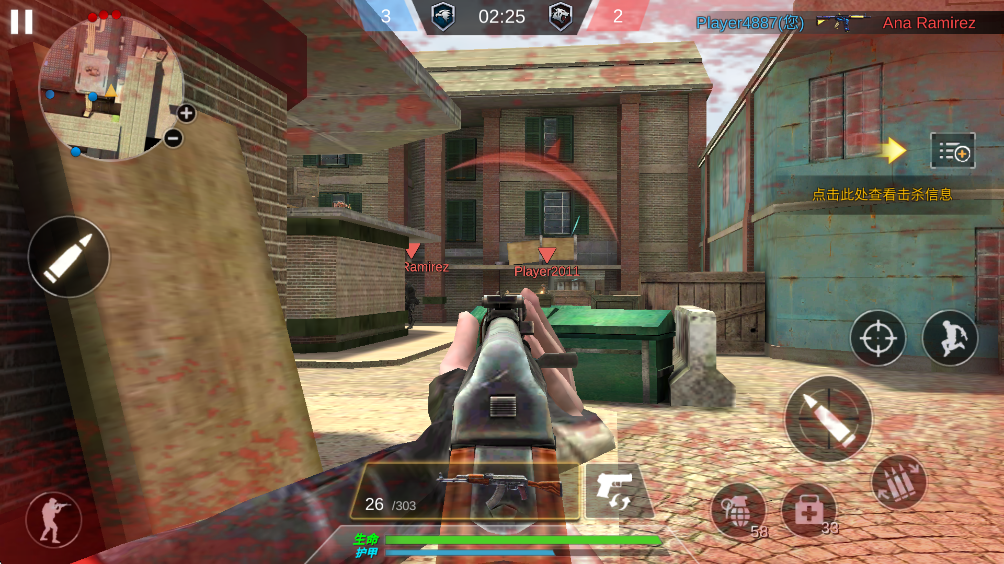
Task: Aim down sights with crosshair button
Action: 878,338
